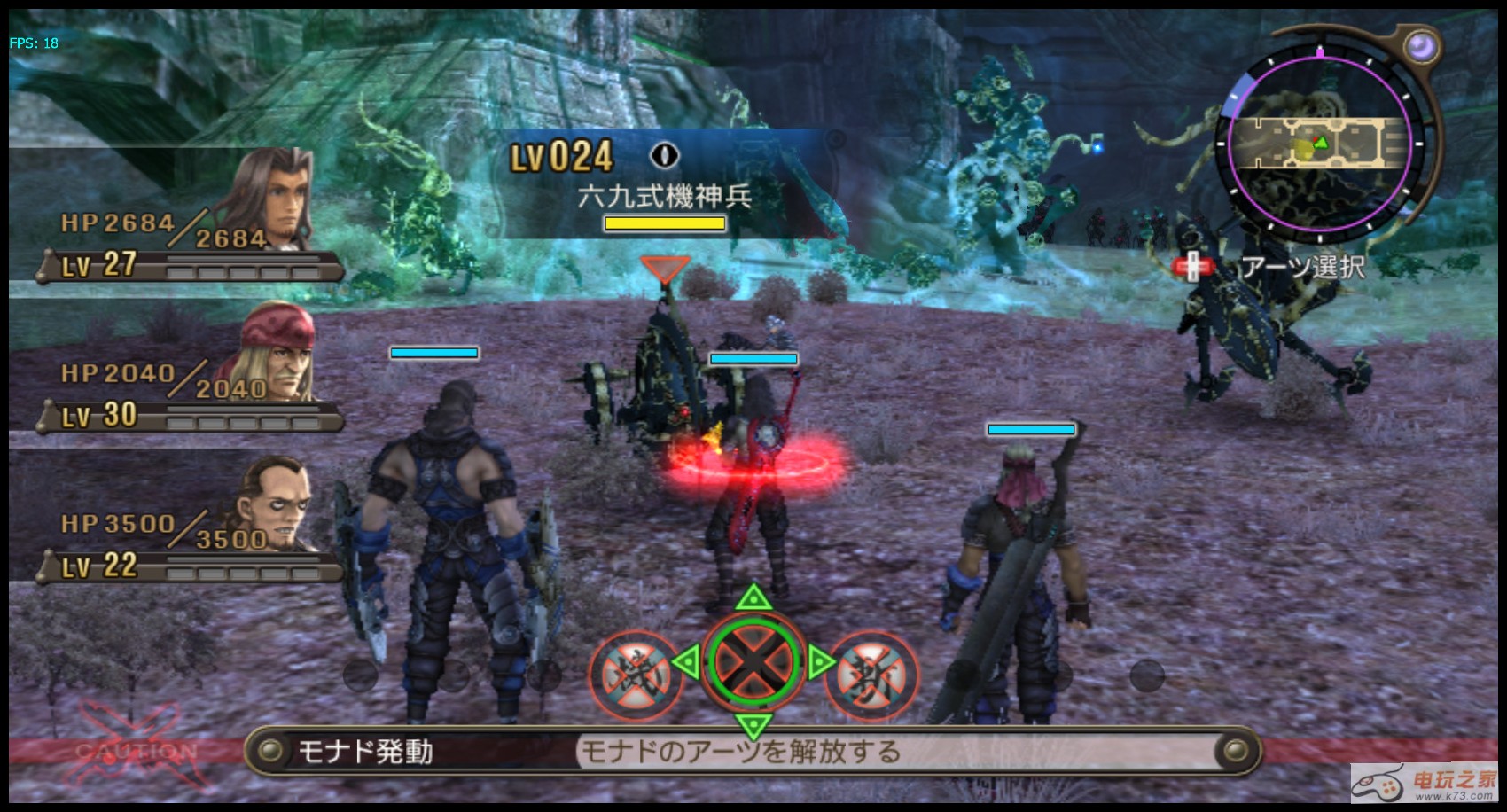1507x812 pixels.
Task: Click the red target marker above the enemy
Action: coord(664,269)
